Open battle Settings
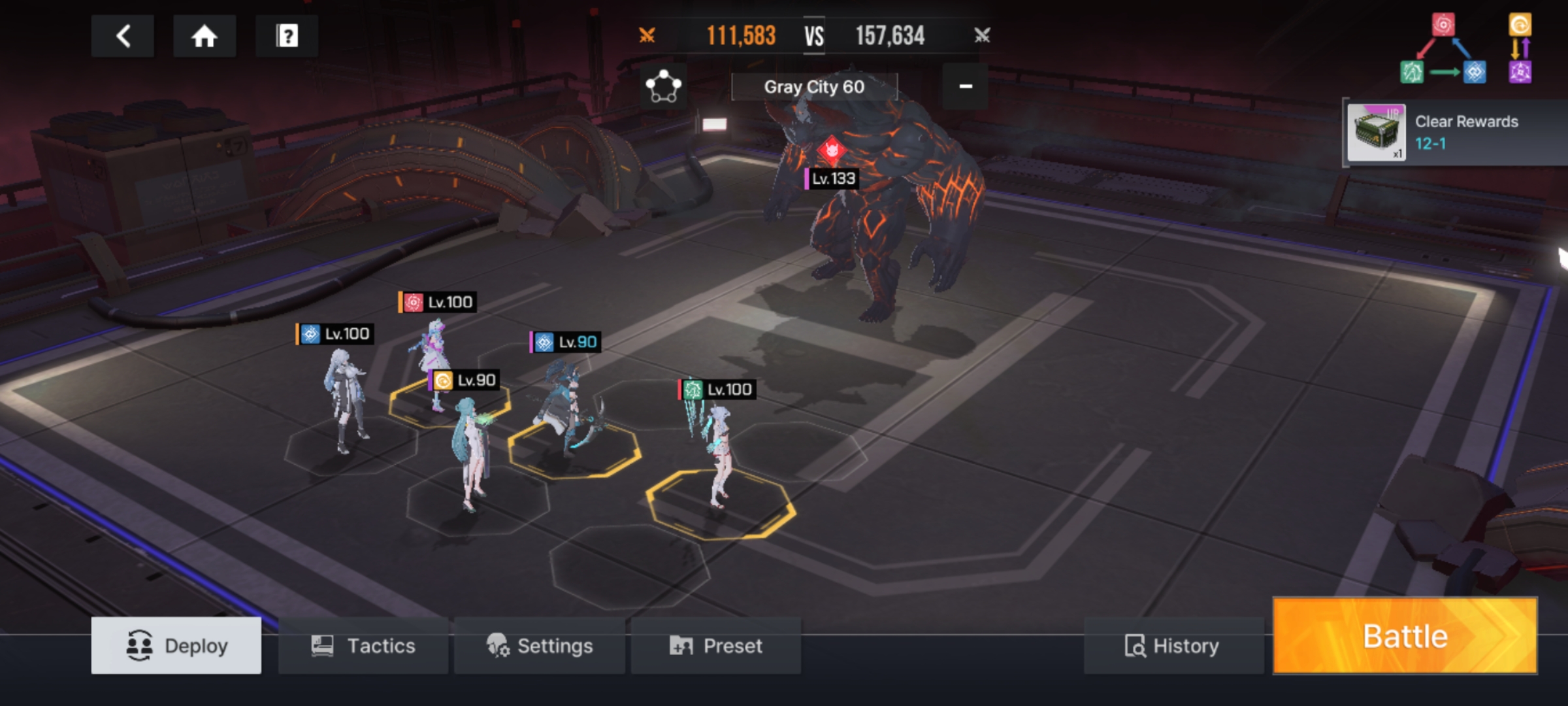This screenshot has height=706, width=1568. (x=540, y=646)
